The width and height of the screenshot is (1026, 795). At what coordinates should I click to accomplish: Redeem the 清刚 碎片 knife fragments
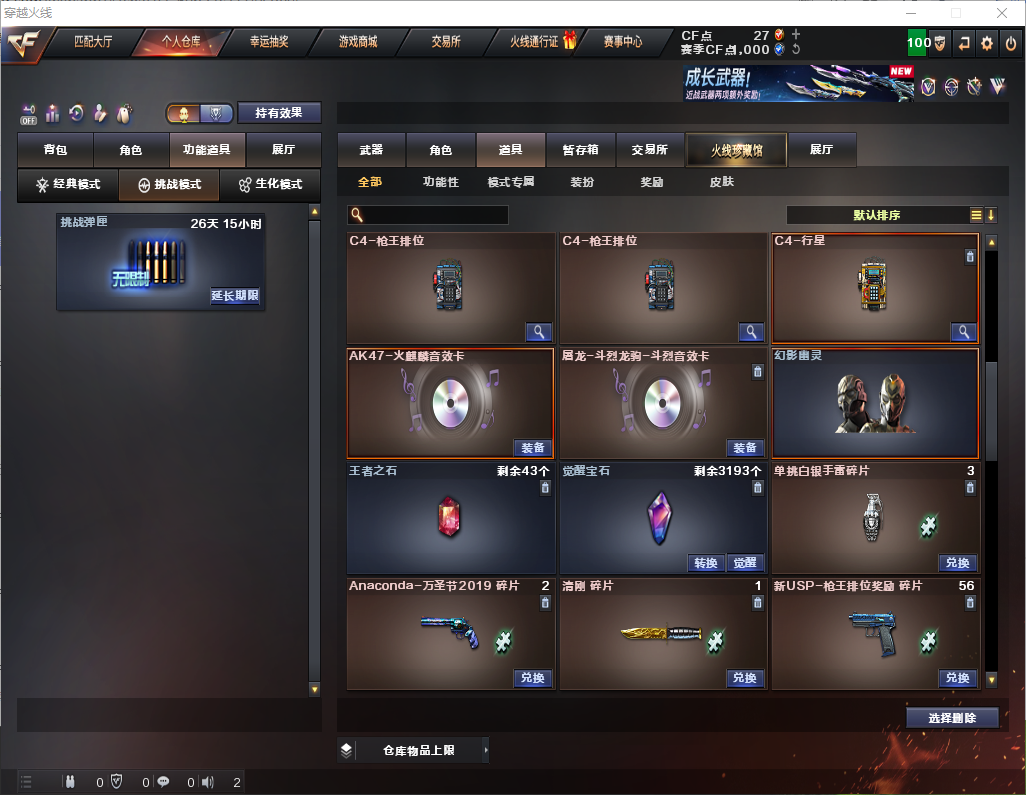[x=744, y=678]
